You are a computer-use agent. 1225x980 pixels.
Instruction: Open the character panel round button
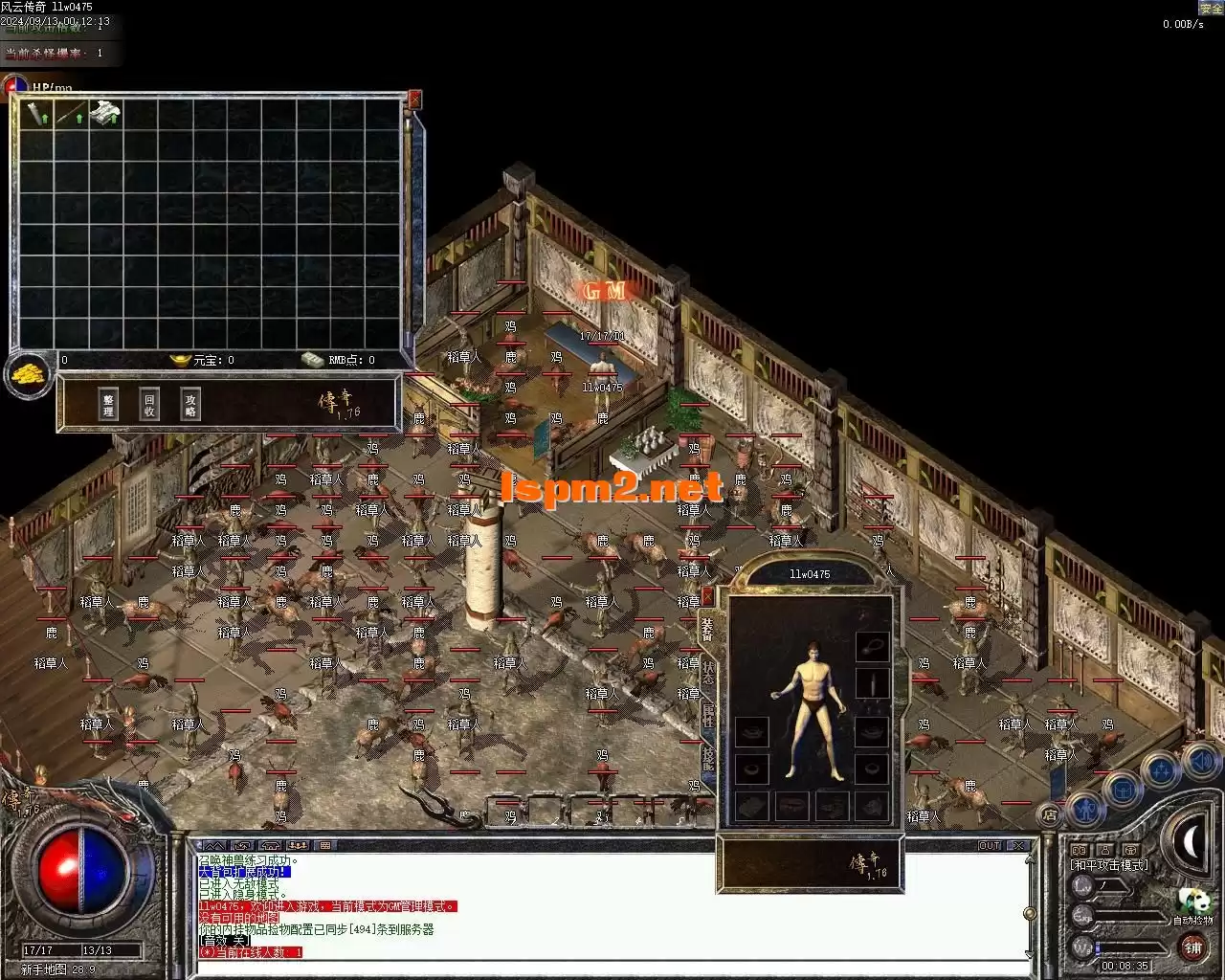(x=1085, y=810)
